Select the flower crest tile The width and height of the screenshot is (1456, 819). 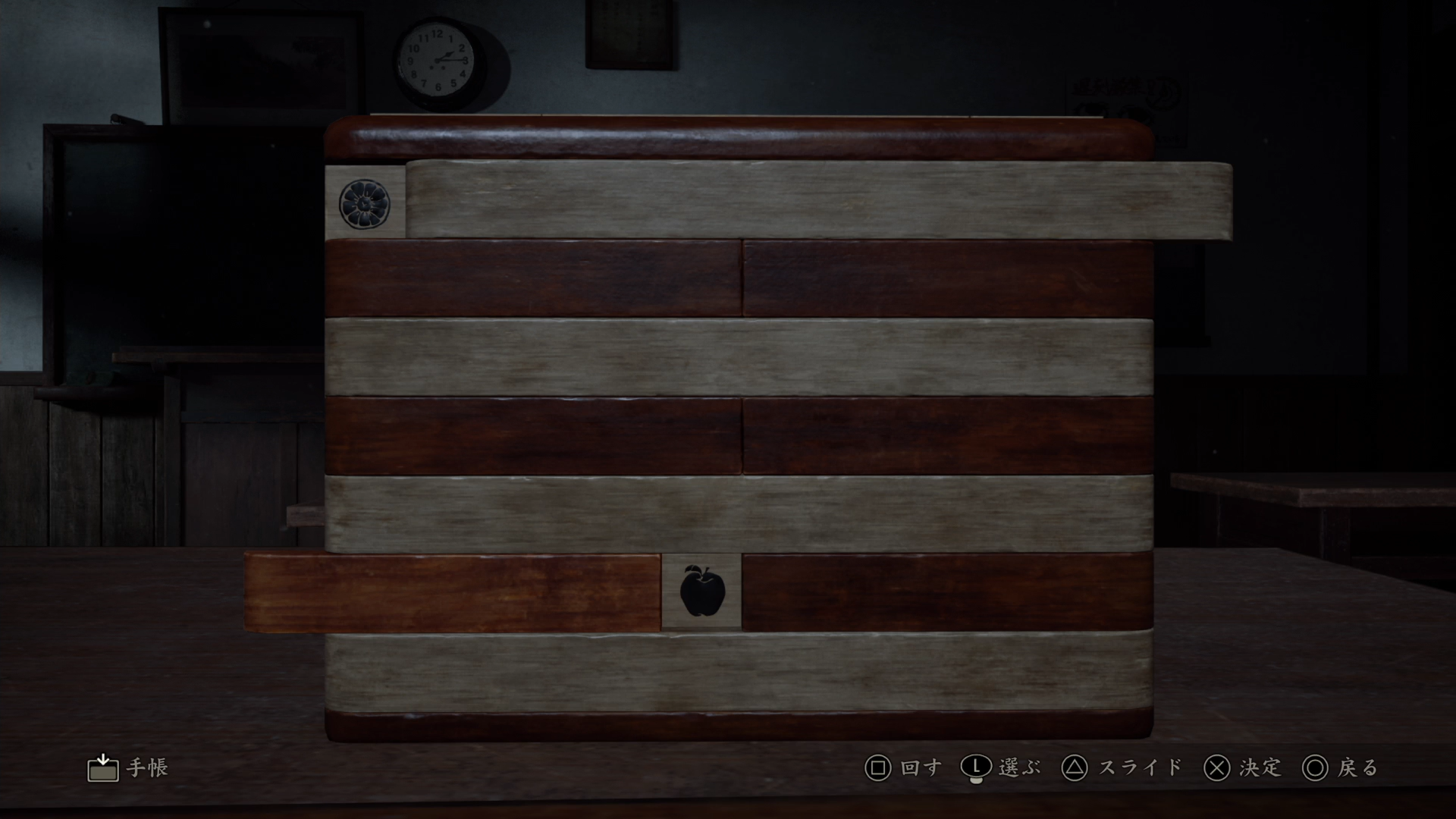365,203
